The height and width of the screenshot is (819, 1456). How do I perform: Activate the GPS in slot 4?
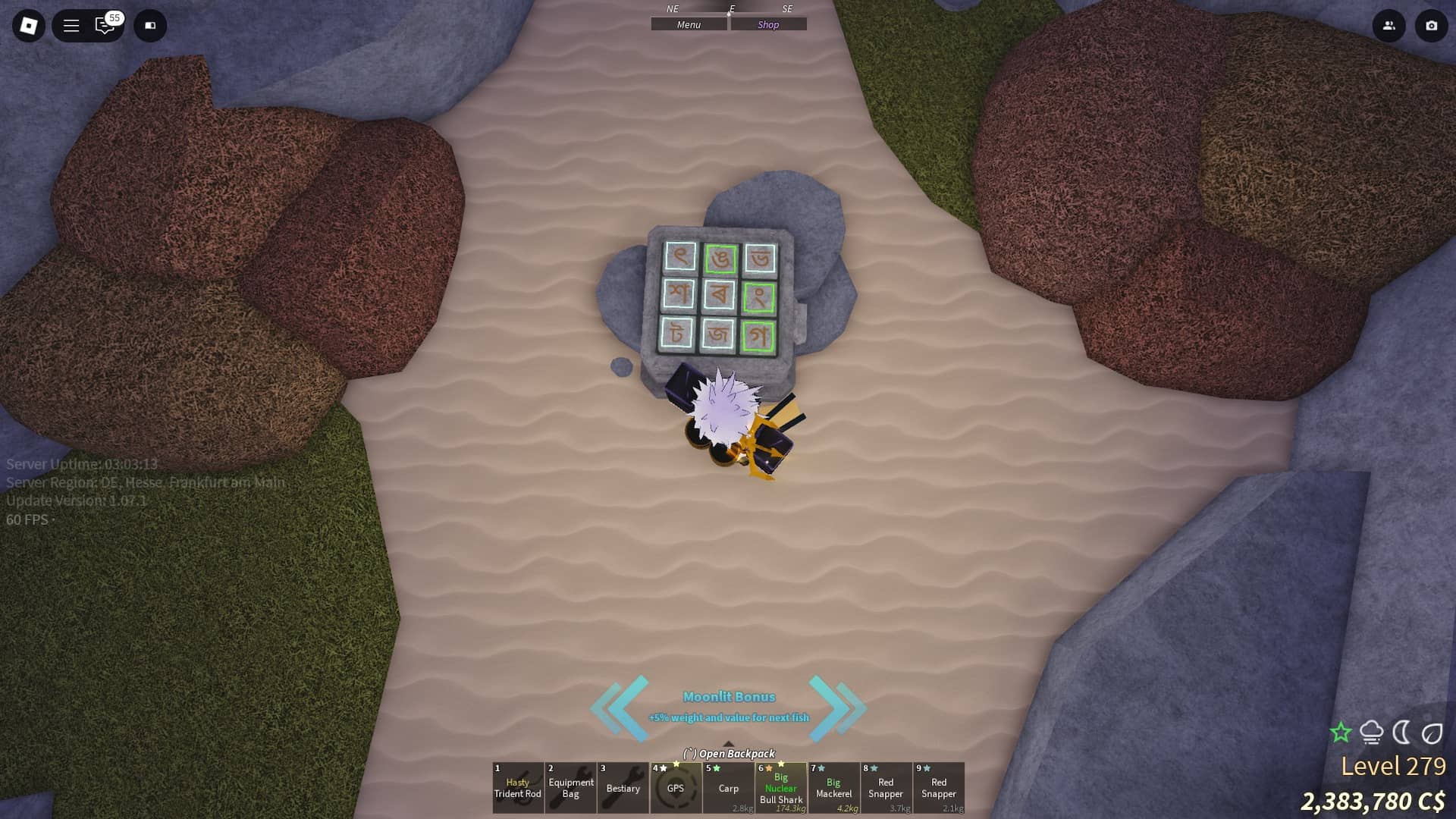(676, 789)
